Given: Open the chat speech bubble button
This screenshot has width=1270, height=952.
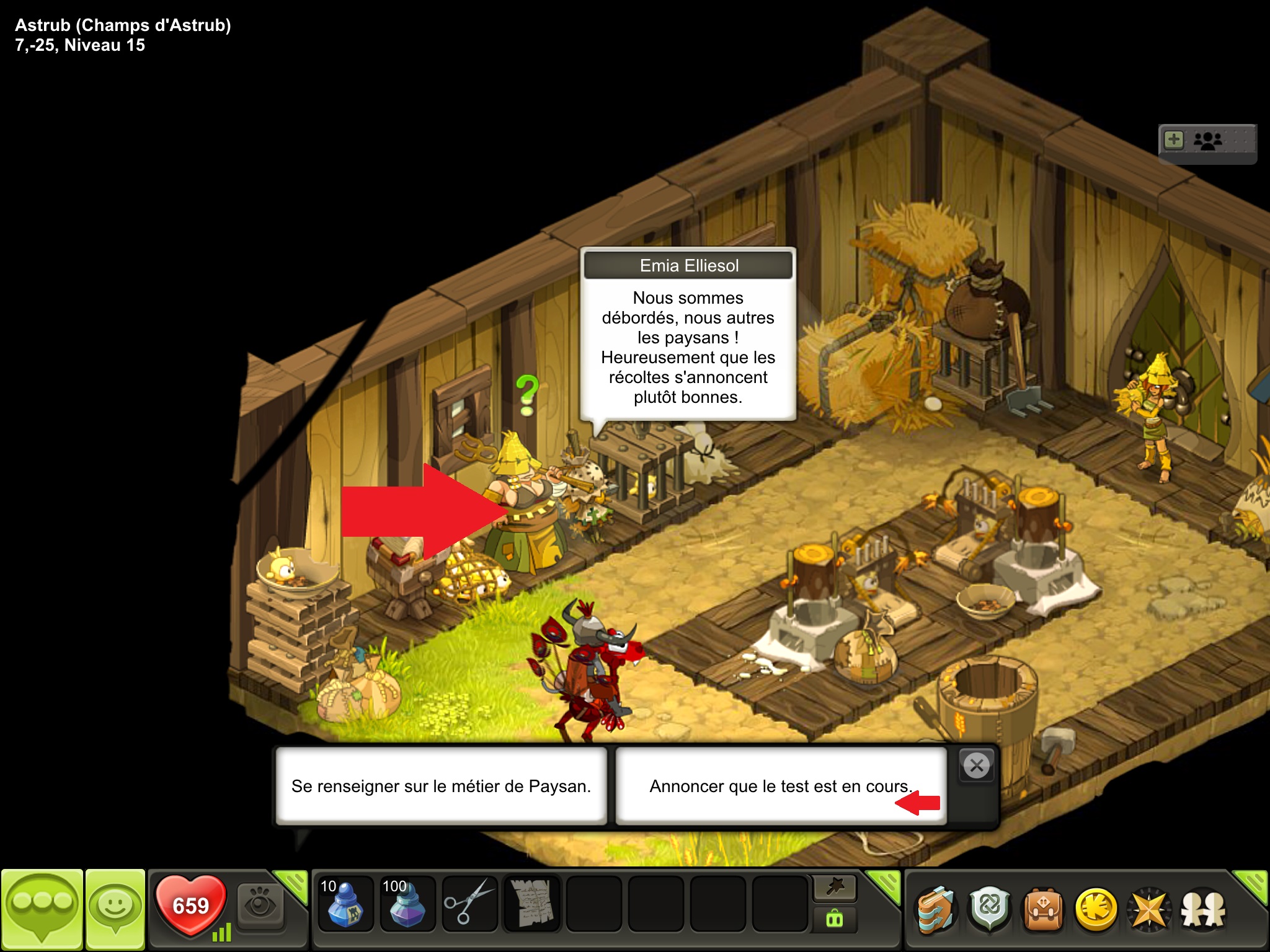Looking at the screenshot, I should click(42, 908).
